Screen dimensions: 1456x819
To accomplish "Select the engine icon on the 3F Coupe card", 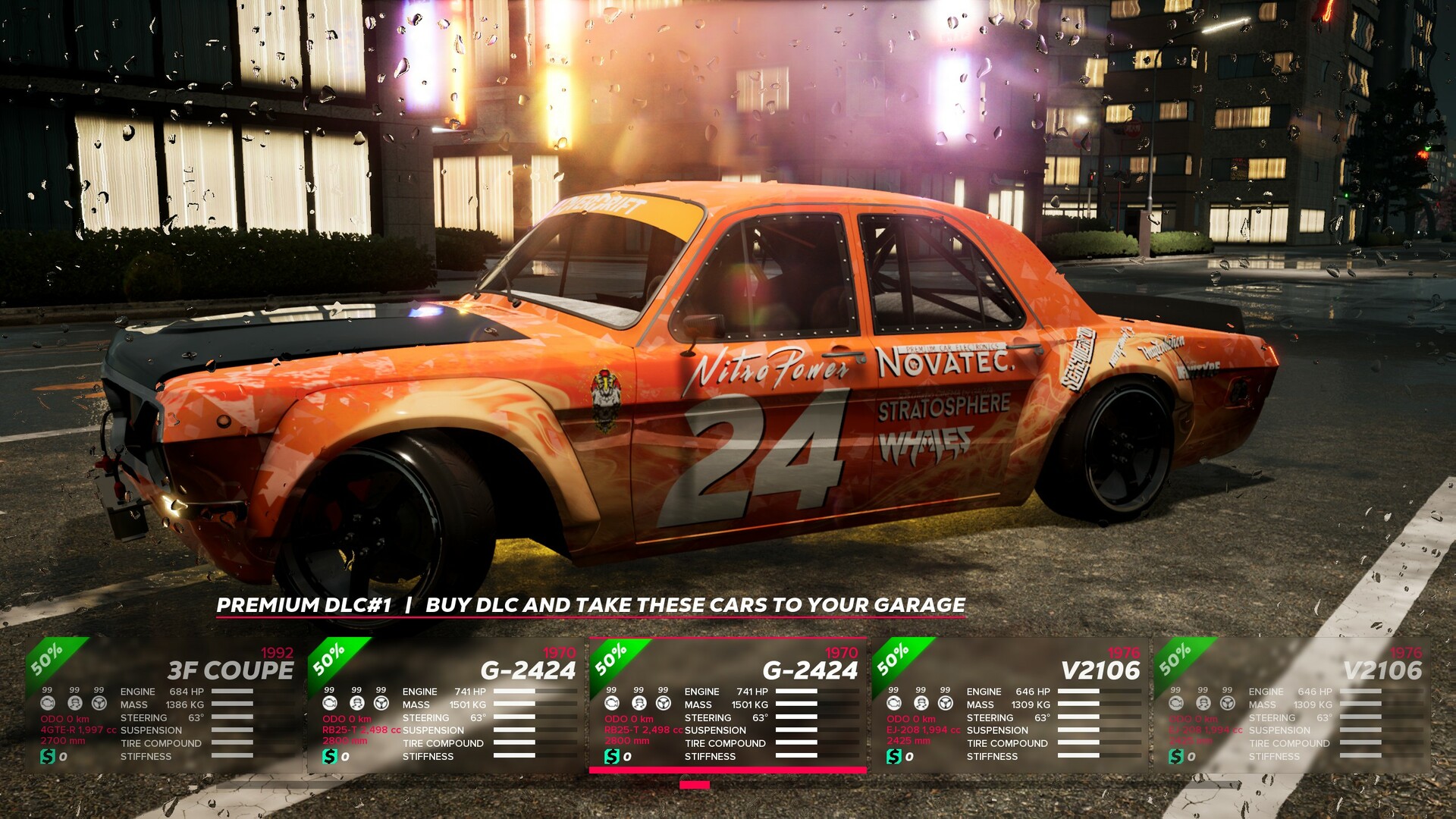I will click(48, 704).
